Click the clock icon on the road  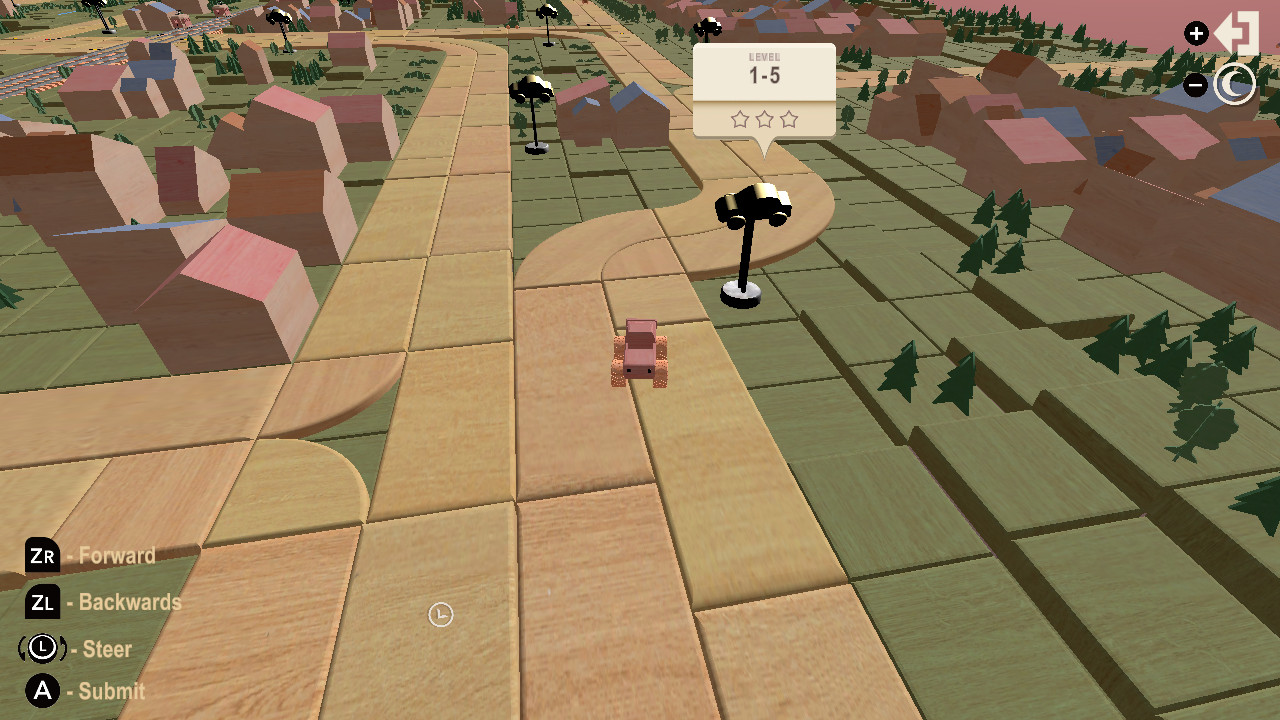(440, 615)
